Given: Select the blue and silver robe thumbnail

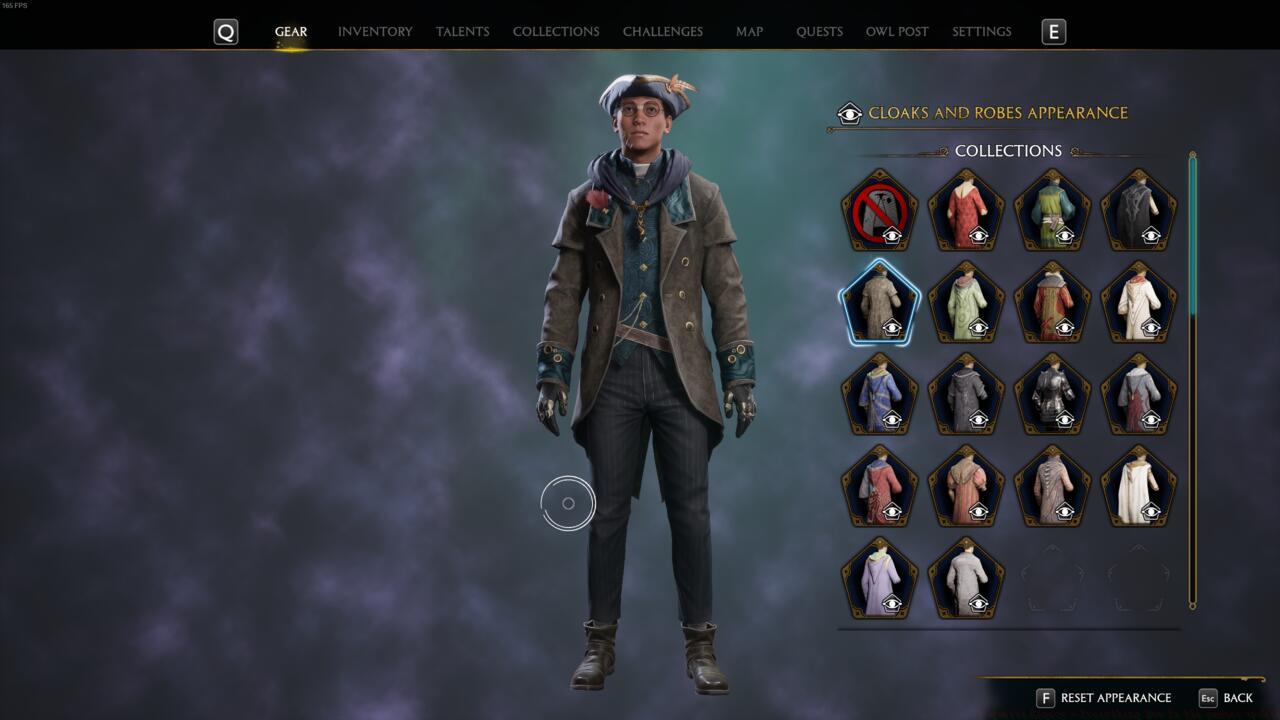Looking at the screenshot, I should point(880,395).
